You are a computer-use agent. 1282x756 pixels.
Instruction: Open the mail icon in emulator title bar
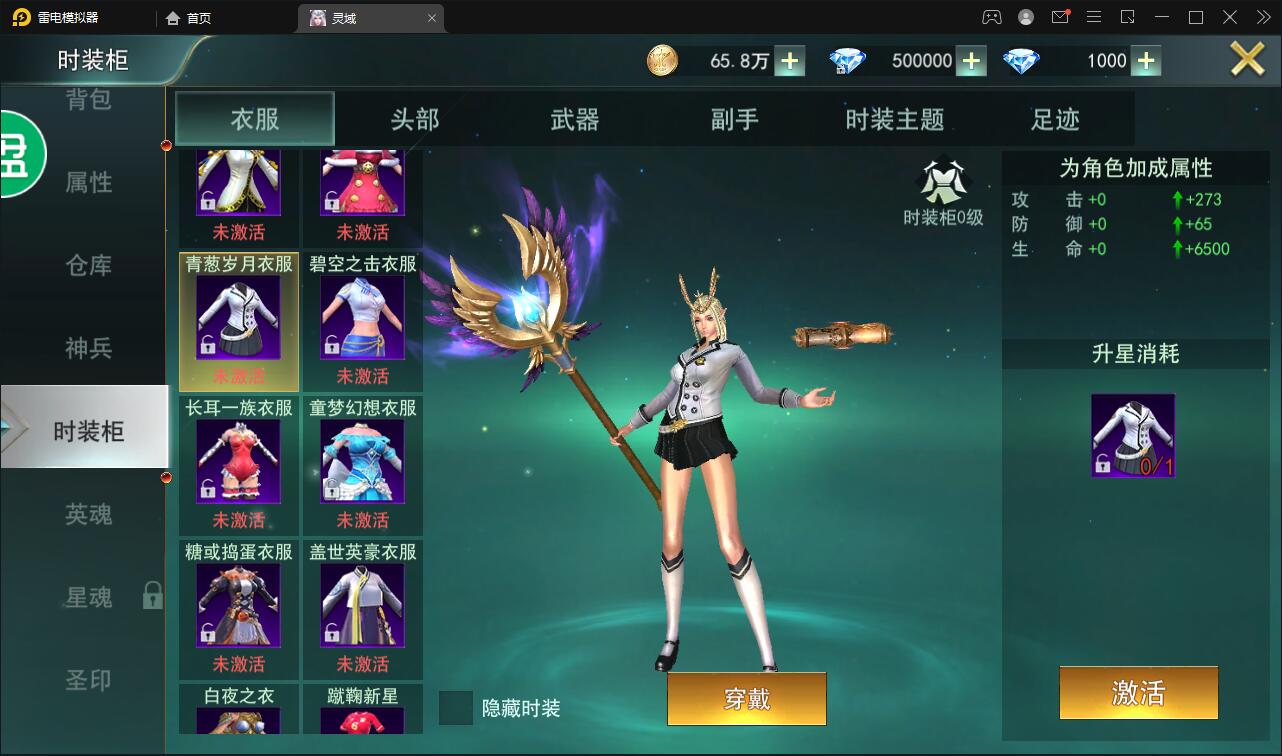[x=1062, y=17]
